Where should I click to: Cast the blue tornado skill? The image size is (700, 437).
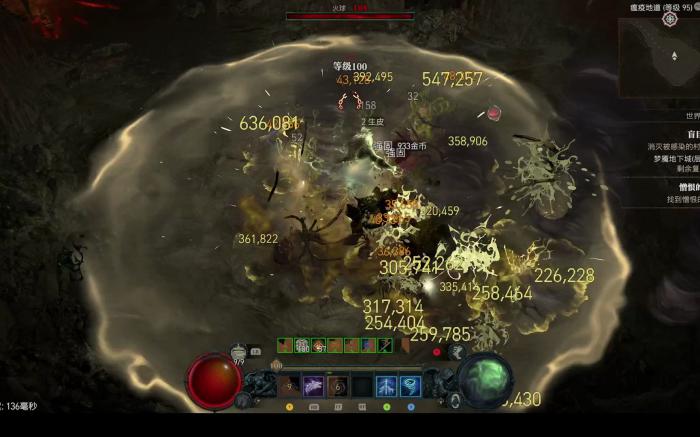[x=410, y=385]
